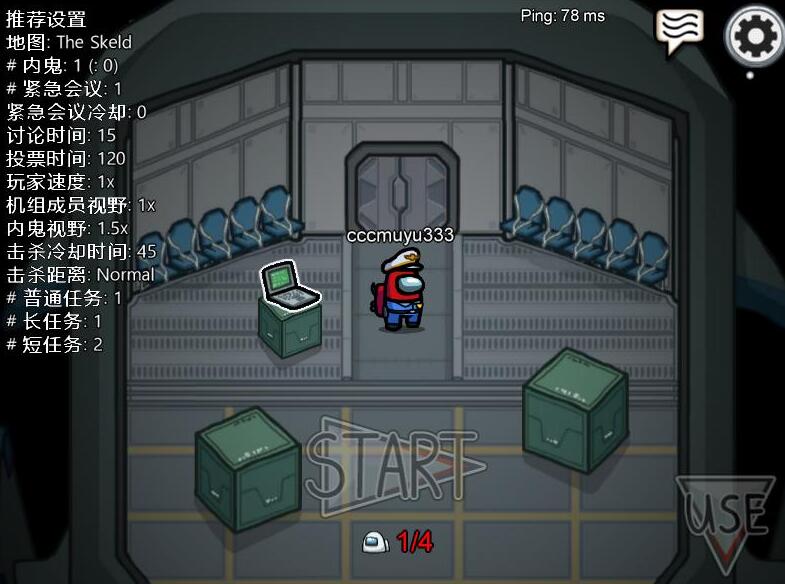Open the chat speech bubble
The height and width of the screenshot is (584, 785).
(680, 32)
